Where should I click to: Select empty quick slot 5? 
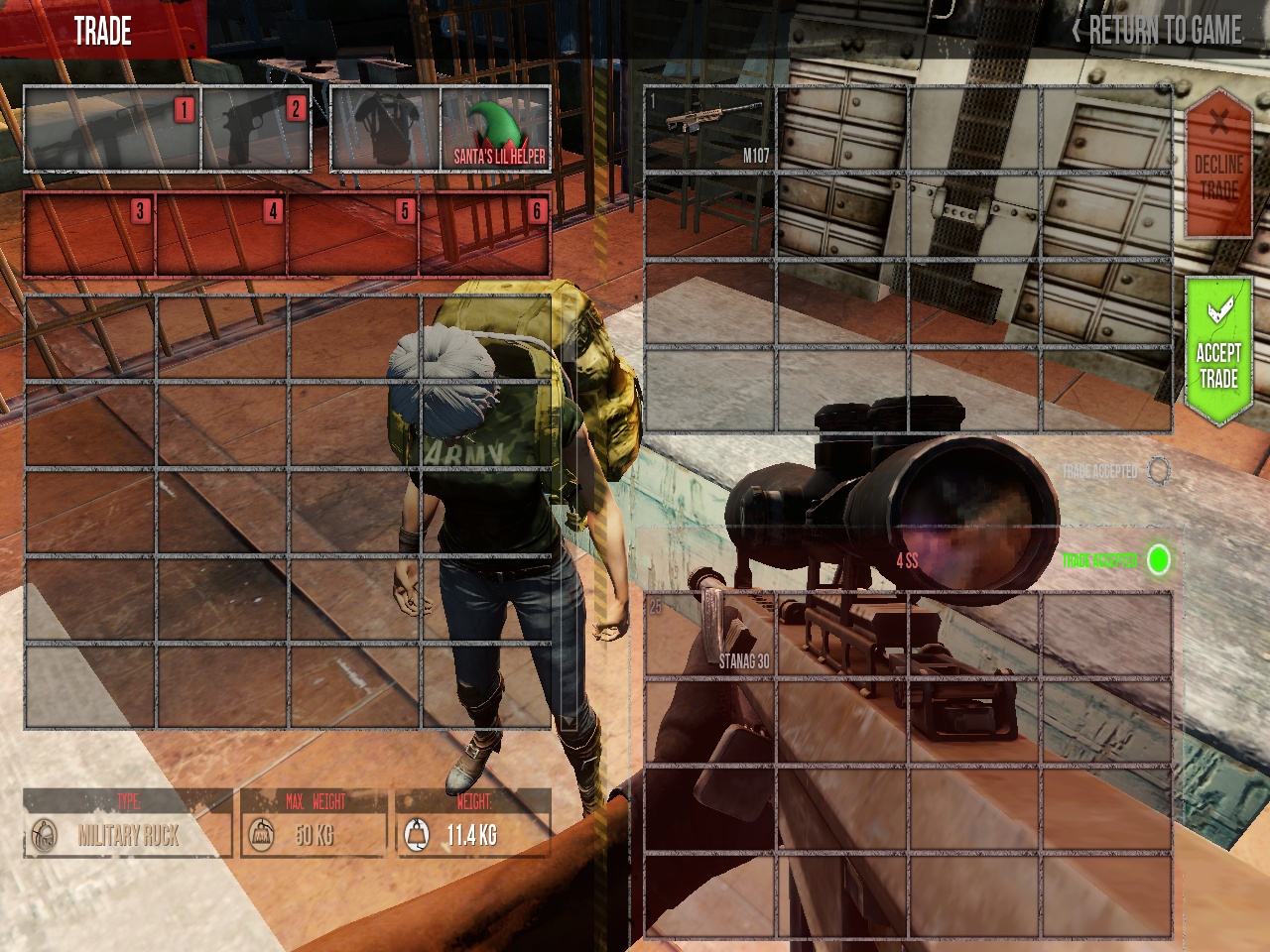click(x=354, y=235)
